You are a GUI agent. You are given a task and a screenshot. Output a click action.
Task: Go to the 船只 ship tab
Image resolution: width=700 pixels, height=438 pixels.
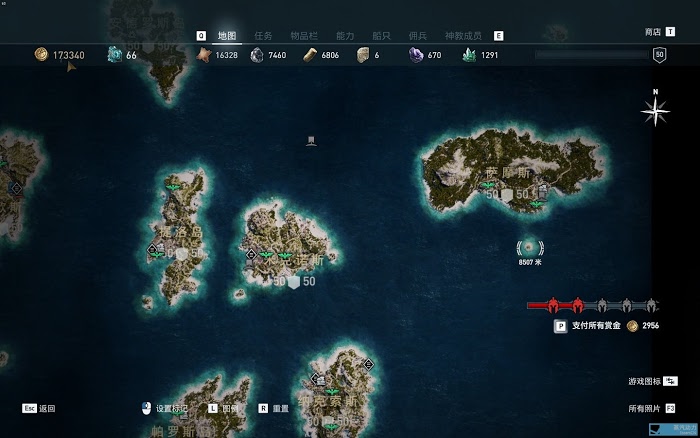click(x=380, y=35)
